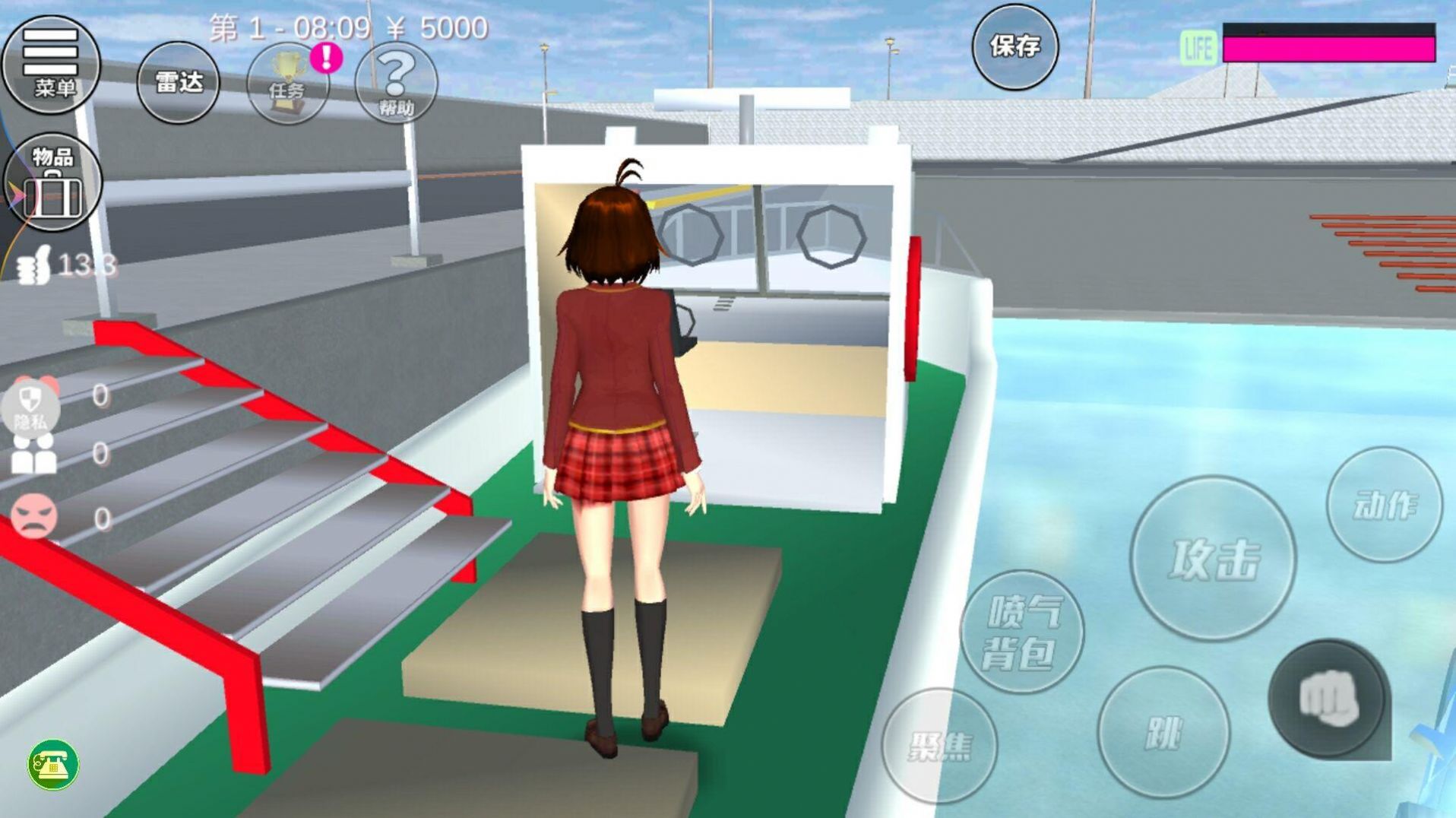Show the 帮助 help screen

(396, 83)
